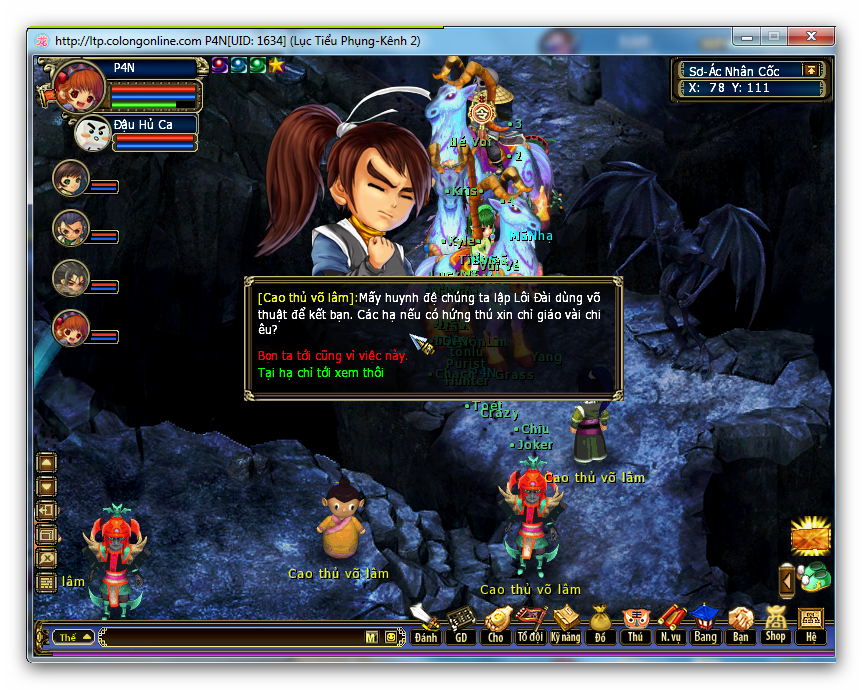Choose reply "Tại hạ chỉ tới xem thôi"
Image resolution: width=867 pixels, height=690 pixels.
320,373
